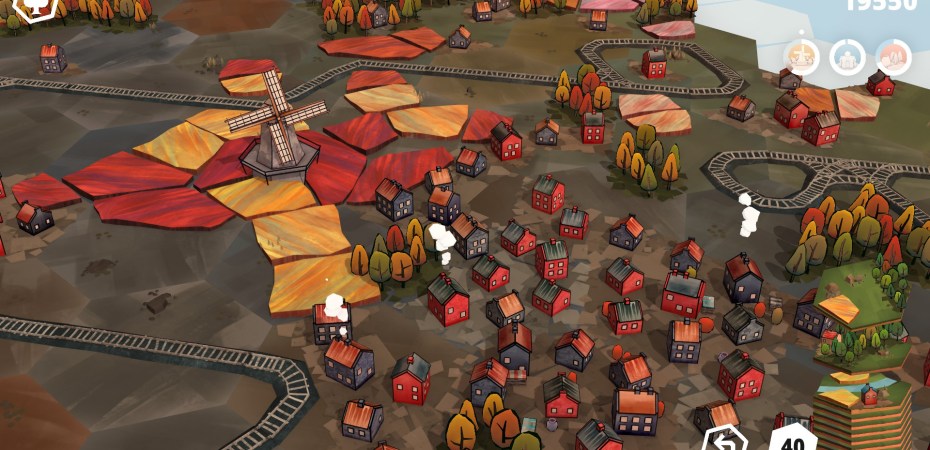Select the windmill quest icon
Viewport: 930px width, 450px height.
click(x=802, y=57)
